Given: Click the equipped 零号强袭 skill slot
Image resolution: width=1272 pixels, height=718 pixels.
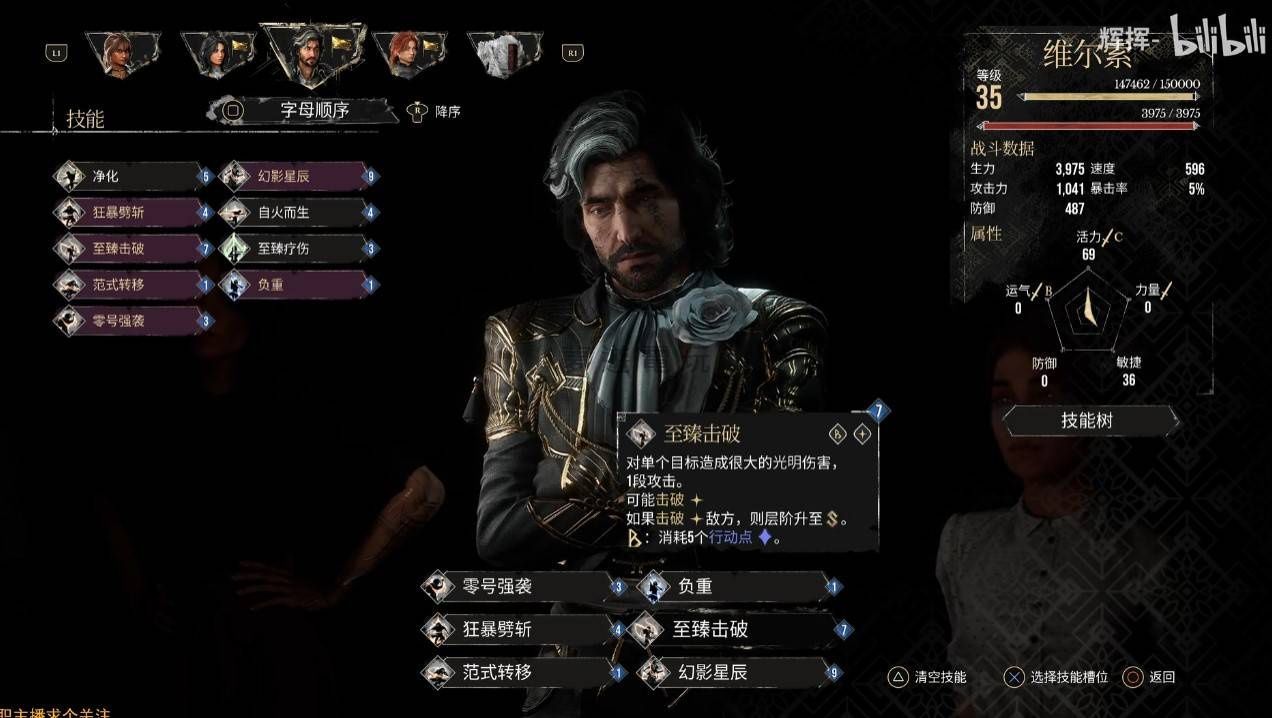Looking at the screenshot, I should point(522,587).
